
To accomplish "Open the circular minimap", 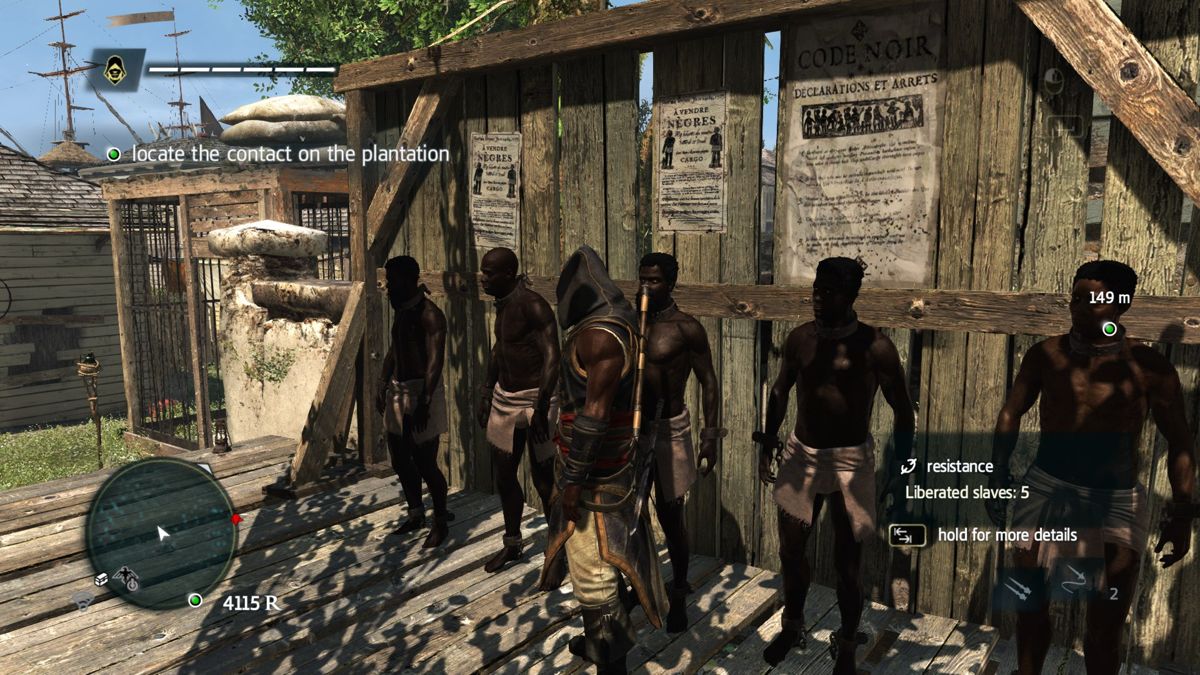I will 160,531.
